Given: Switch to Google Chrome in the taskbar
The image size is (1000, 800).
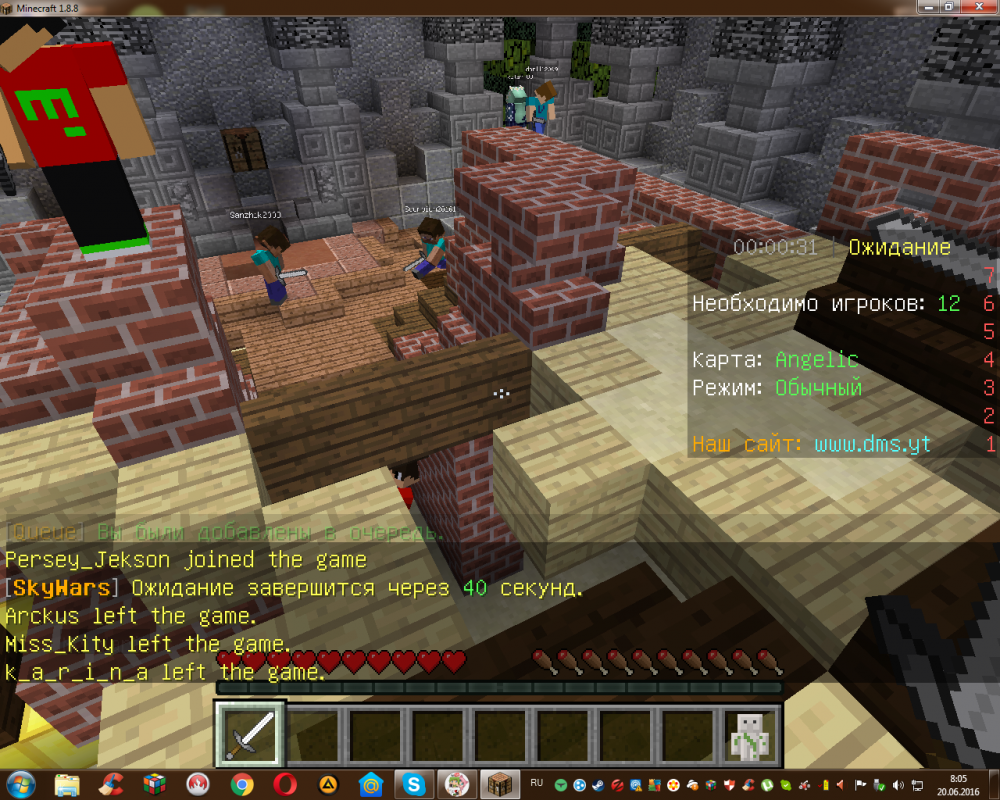Looking at the screenshot, I should 241,784.
